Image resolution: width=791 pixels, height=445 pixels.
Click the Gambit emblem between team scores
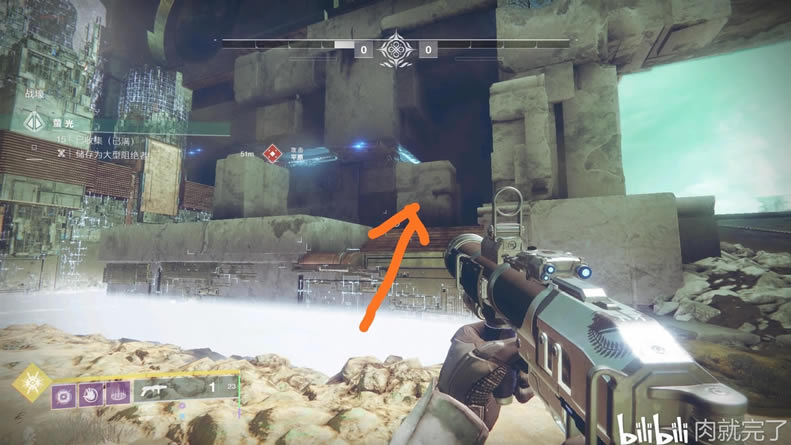coord(396,48)
